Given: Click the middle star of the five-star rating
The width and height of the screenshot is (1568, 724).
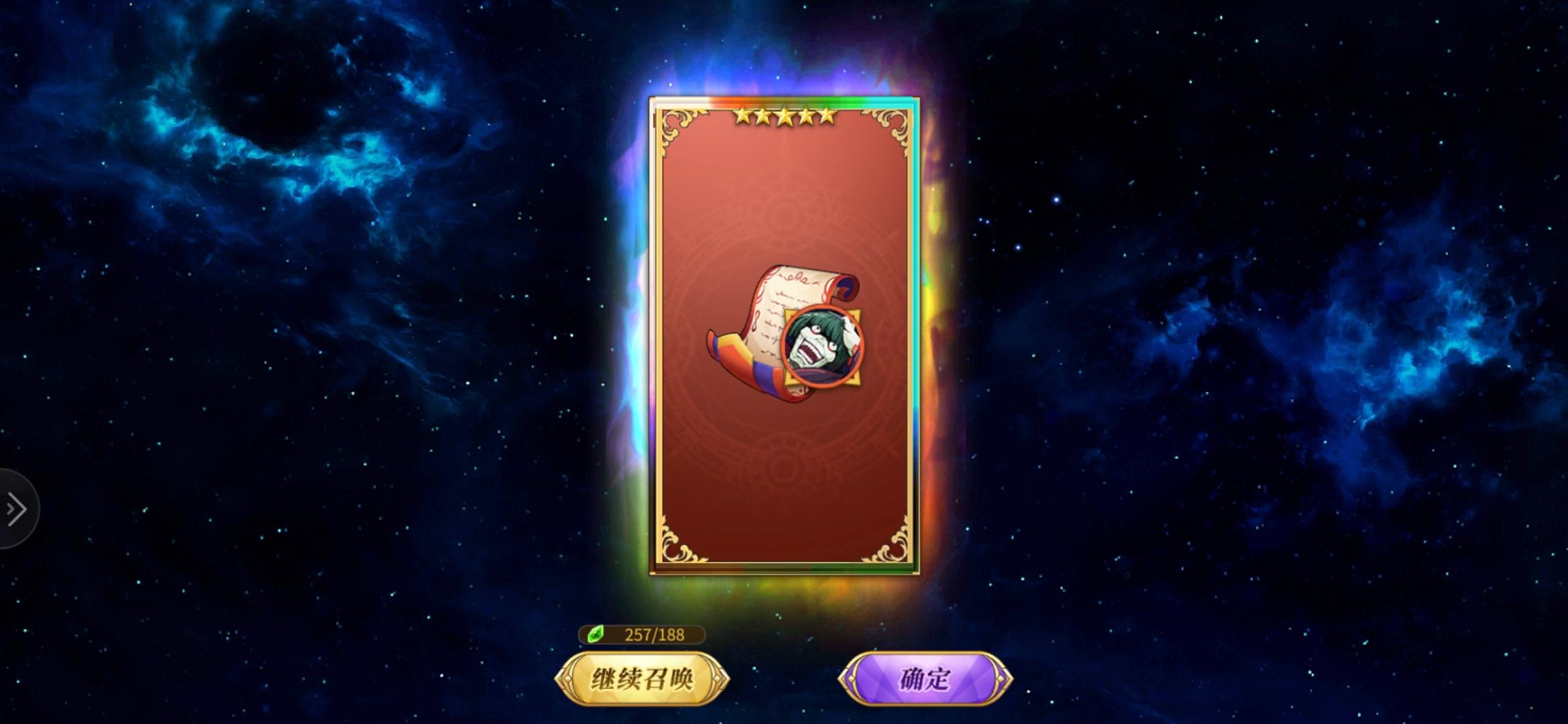Looking at the screenshot, I should [785, 117].
